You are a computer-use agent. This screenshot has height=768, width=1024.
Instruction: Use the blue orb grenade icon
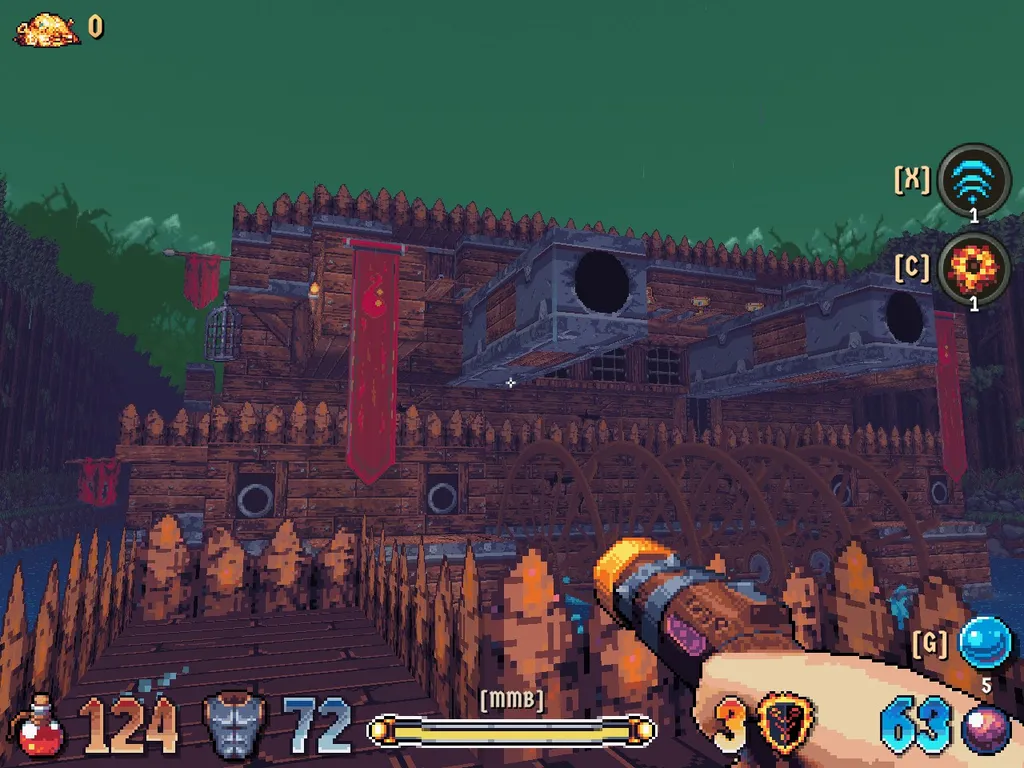click(984, 643)
